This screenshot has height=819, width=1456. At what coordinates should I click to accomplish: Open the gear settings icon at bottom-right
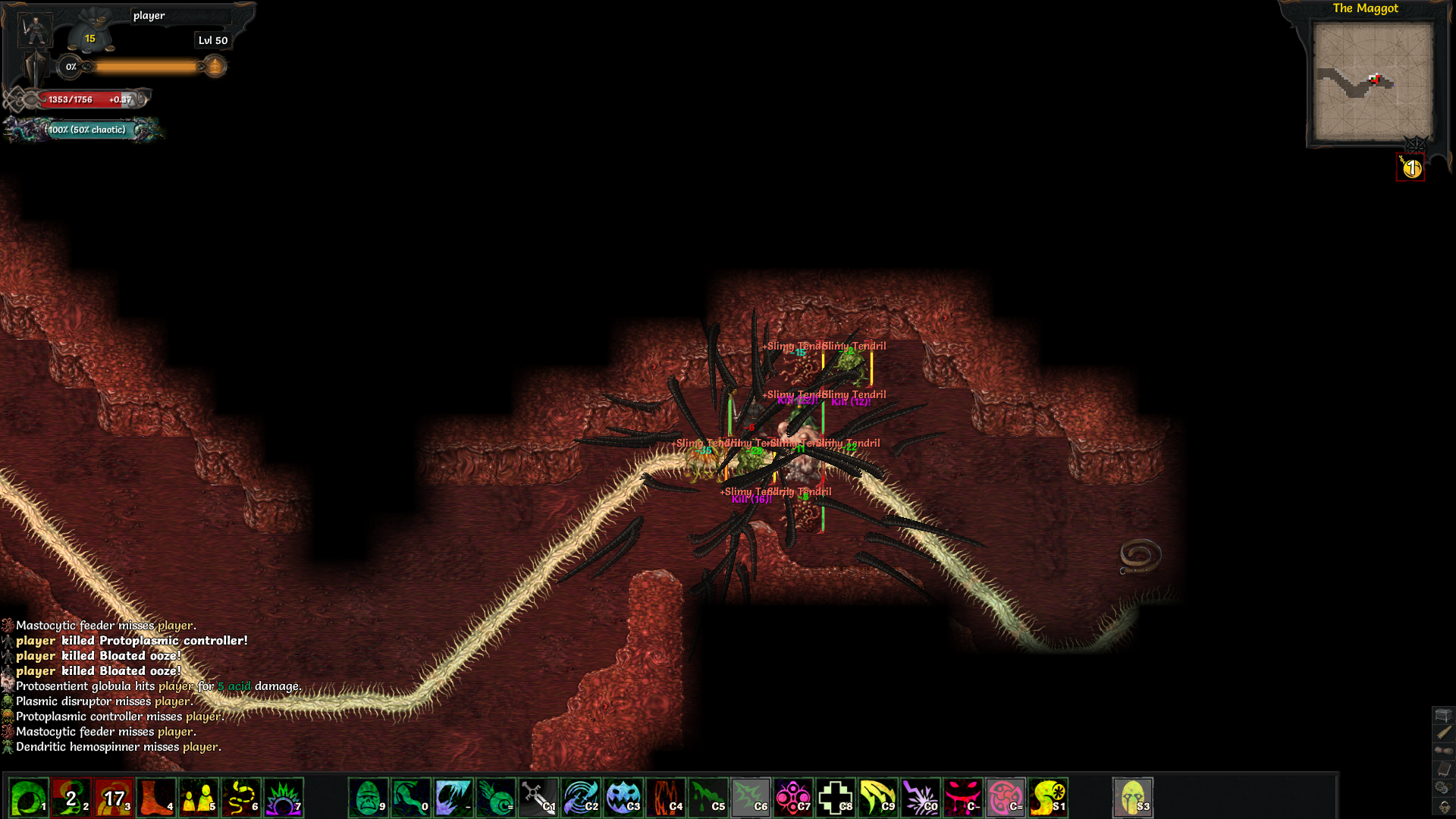(x=1443, y=789)
